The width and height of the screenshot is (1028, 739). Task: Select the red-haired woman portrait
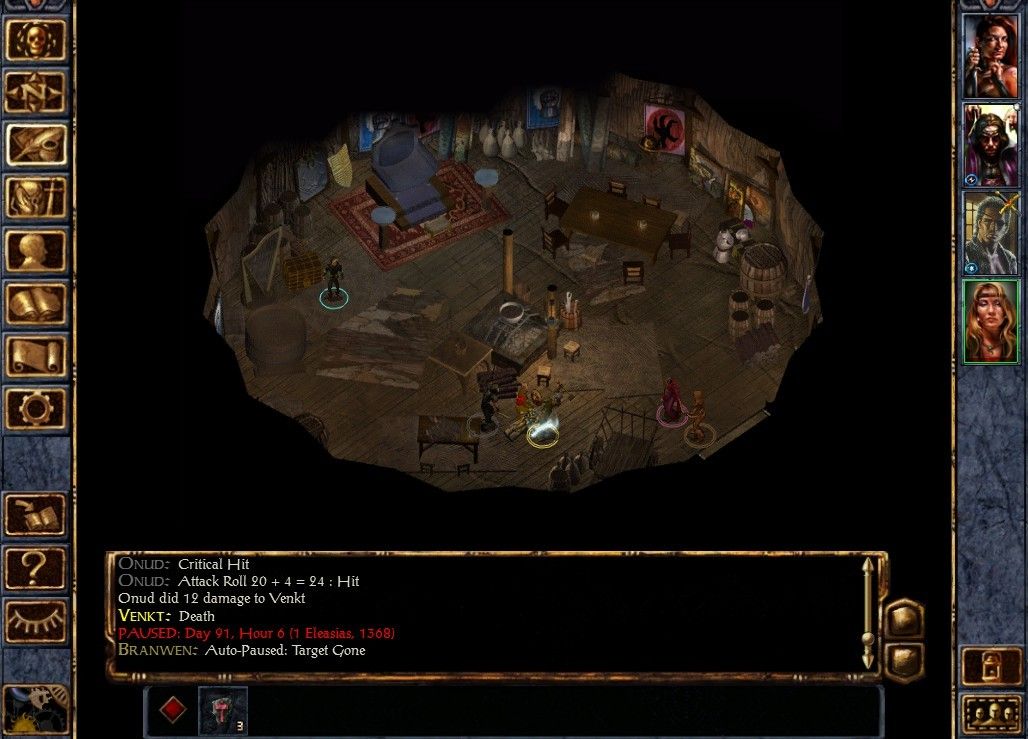click(990, 56)
